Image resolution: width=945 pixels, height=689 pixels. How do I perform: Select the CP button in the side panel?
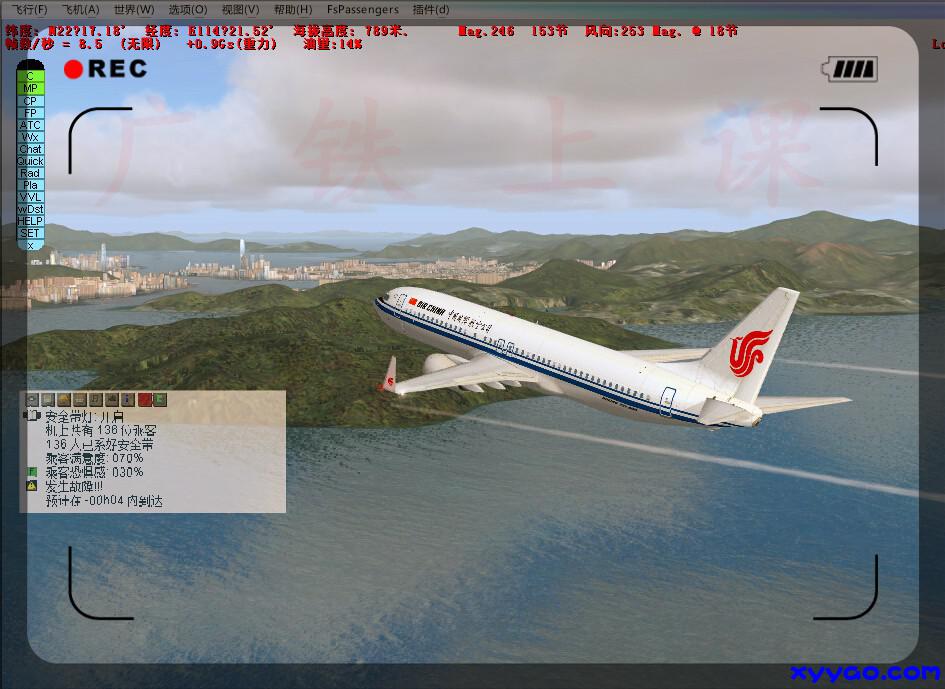tap(30, 101)
